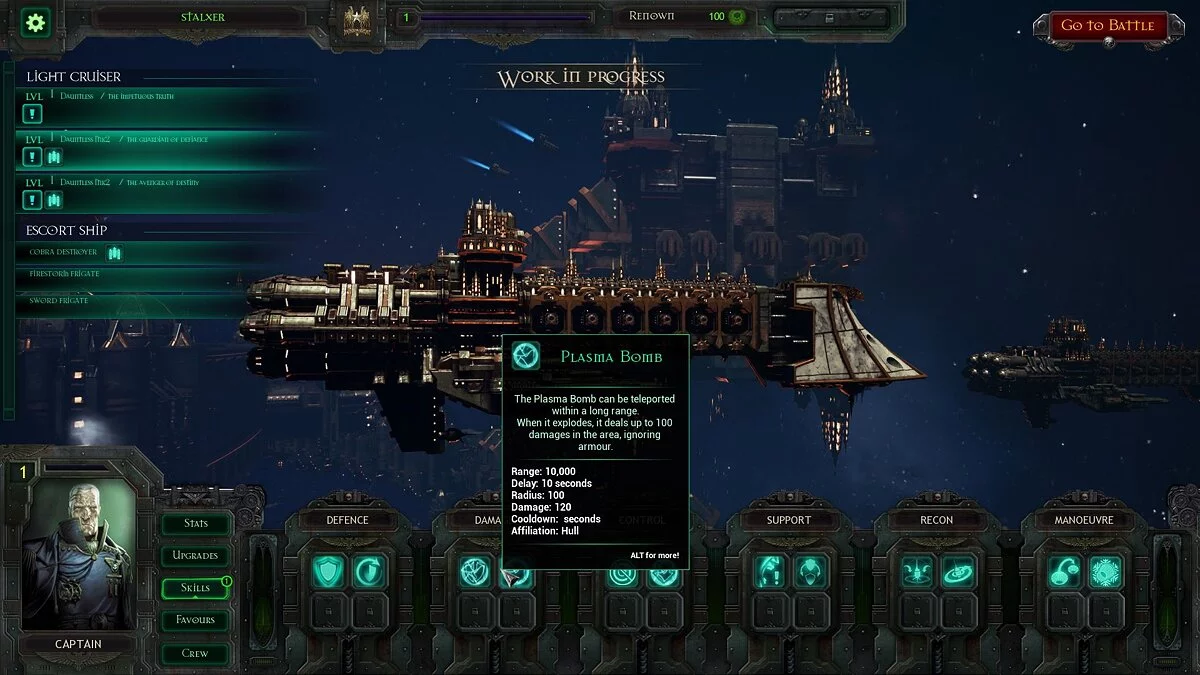The width and height of the screenshot is (1200, 675).
Task: Click the Go to Battle button
Action: click(x=1107, y=26)
